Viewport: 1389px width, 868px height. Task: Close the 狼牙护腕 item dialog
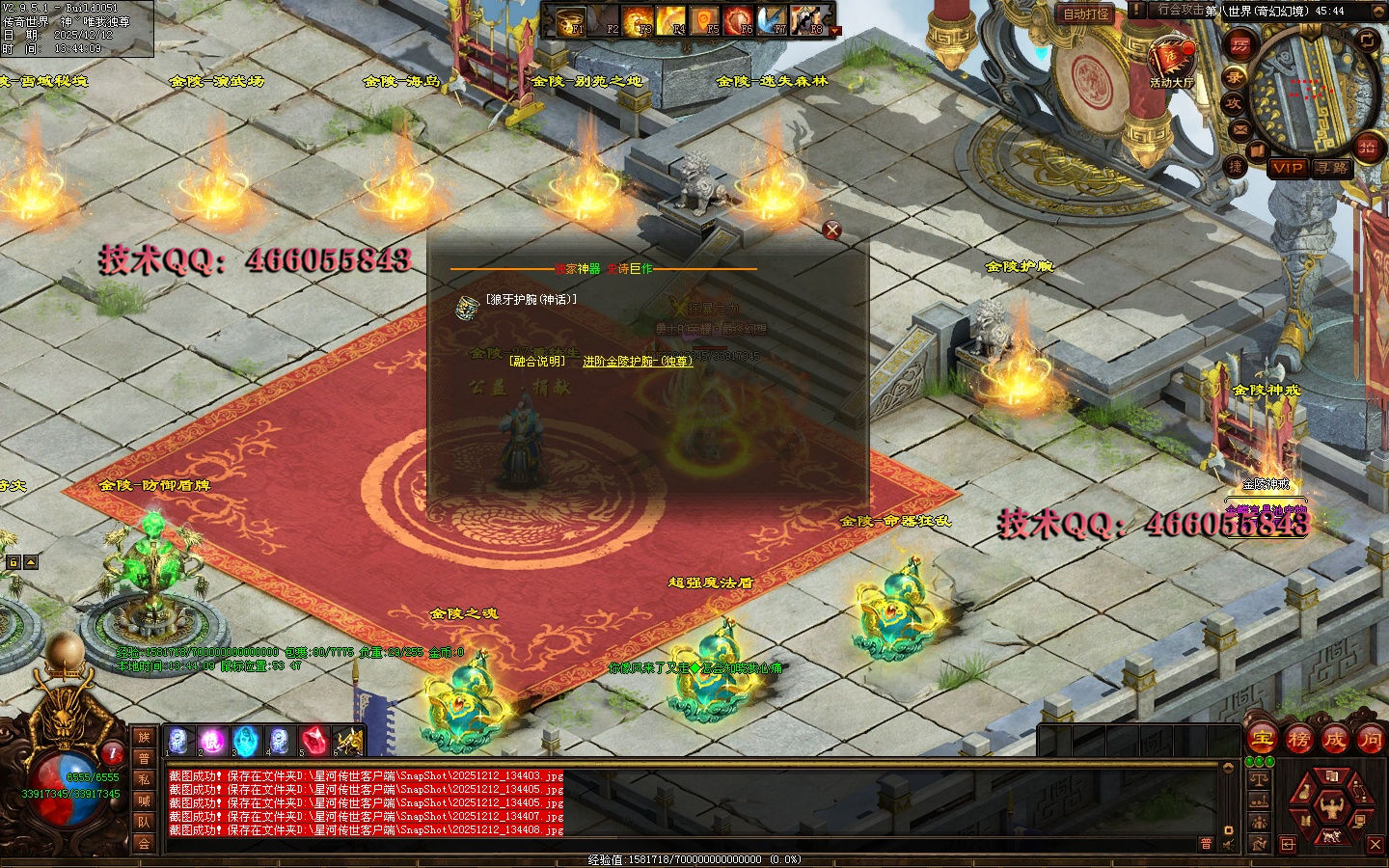831,230
